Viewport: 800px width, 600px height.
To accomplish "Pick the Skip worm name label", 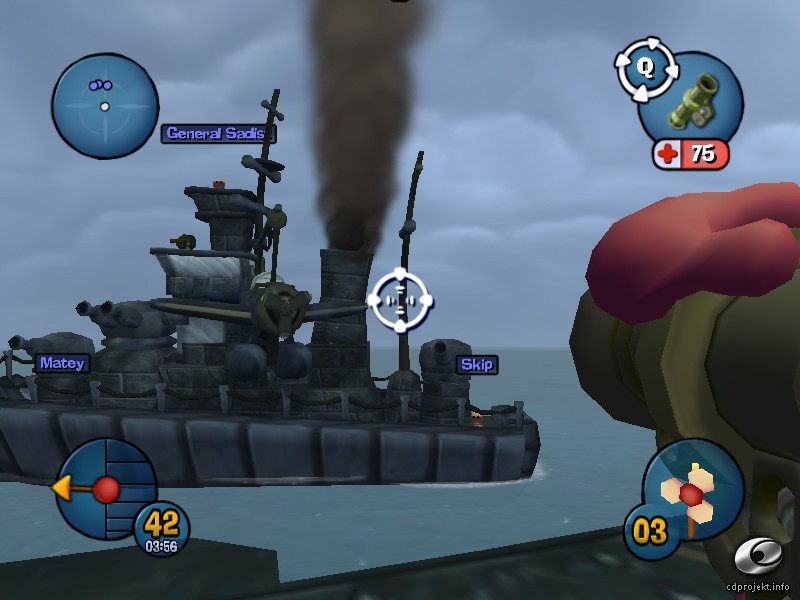I will 477,364.
